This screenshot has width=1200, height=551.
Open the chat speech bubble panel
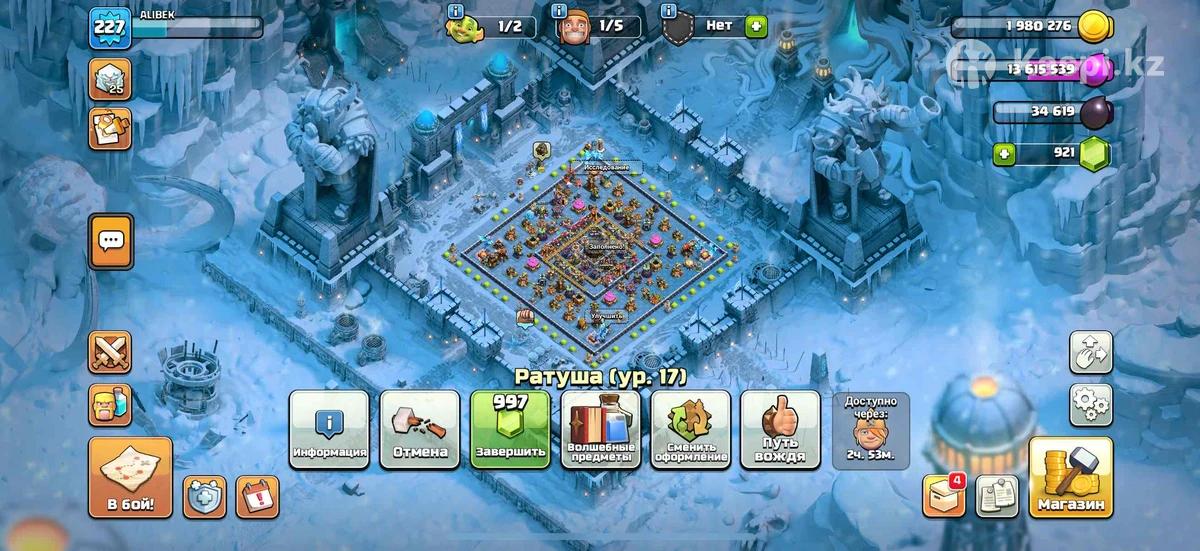110,241
